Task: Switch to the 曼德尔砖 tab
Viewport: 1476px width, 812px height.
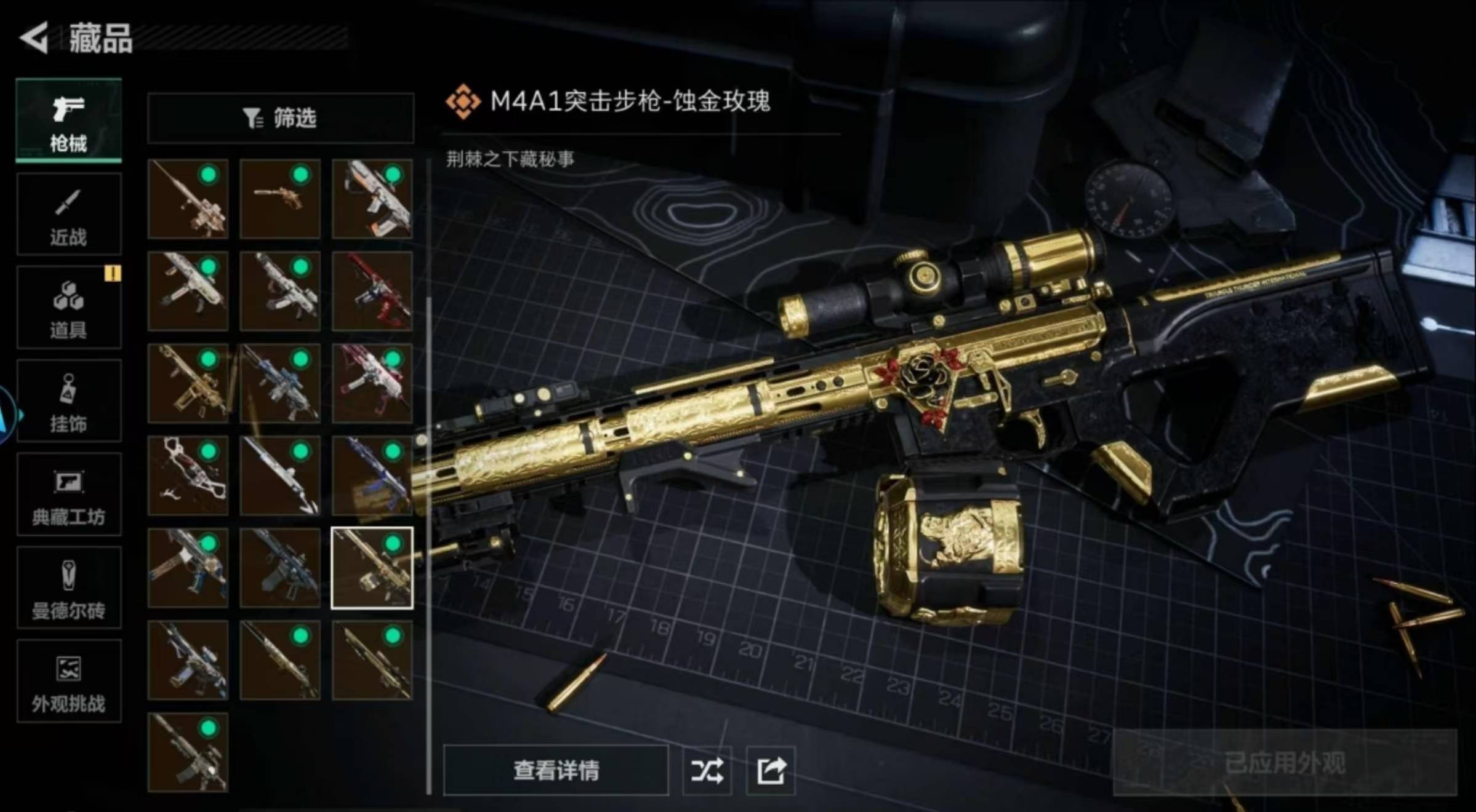Action: (x=68, y=589)
